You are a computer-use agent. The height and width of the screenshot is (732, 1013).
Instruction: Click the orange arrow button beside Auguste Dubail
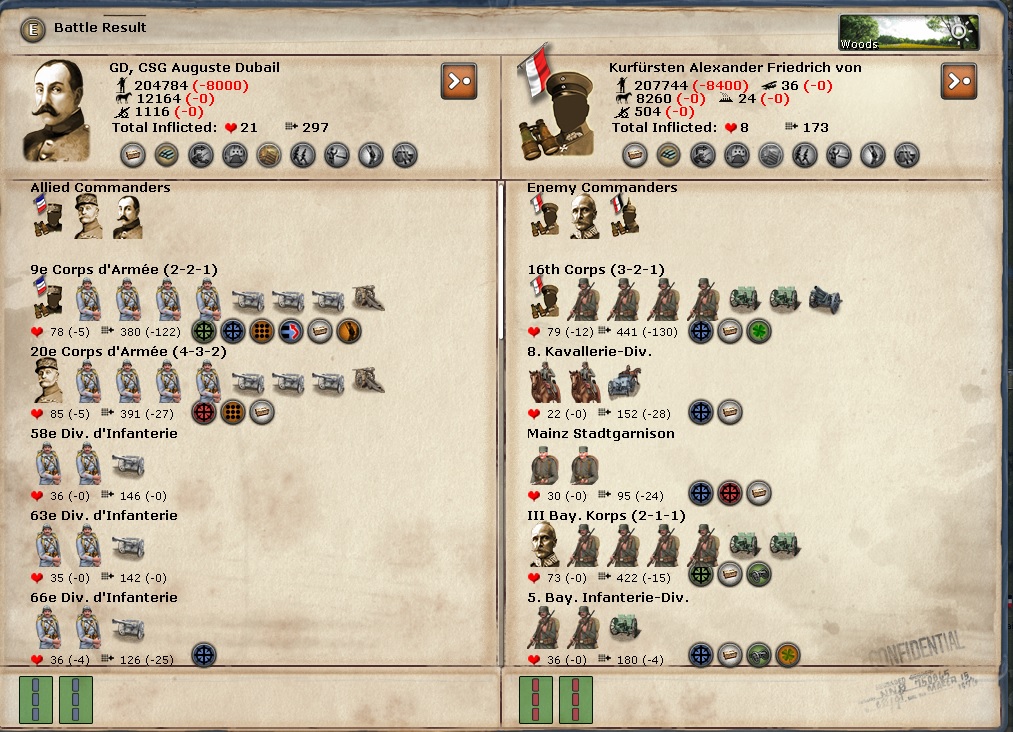point(457,81)
